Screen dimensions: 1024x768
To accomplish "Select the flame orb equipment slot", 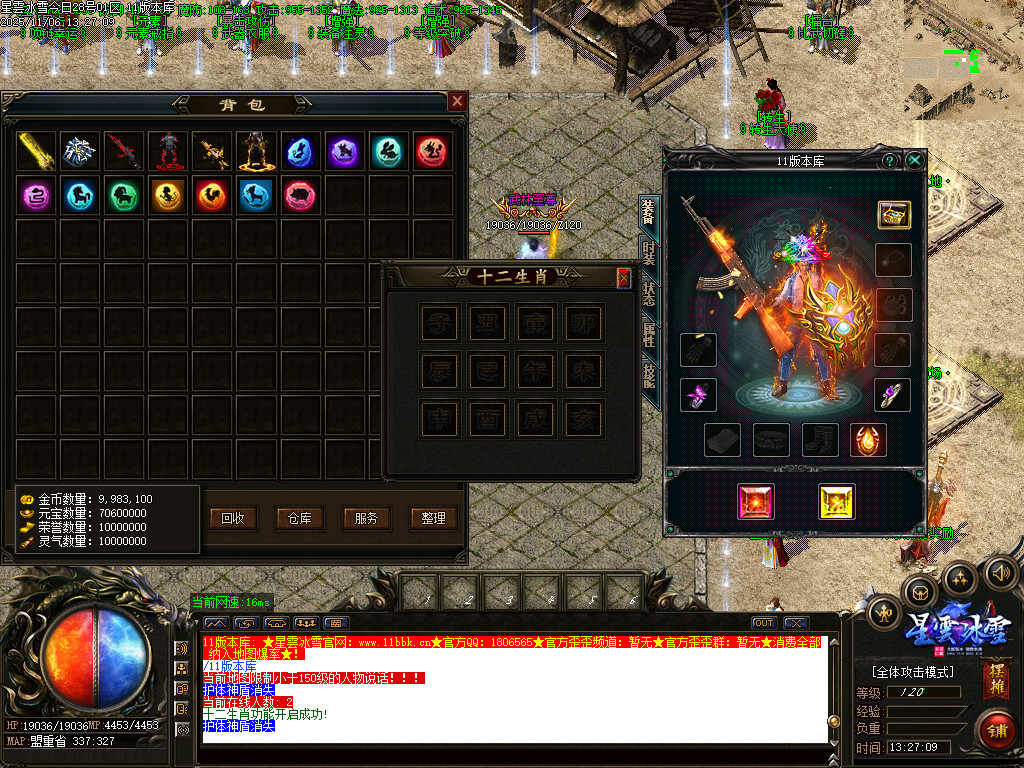I will click(x=868, y=439).
